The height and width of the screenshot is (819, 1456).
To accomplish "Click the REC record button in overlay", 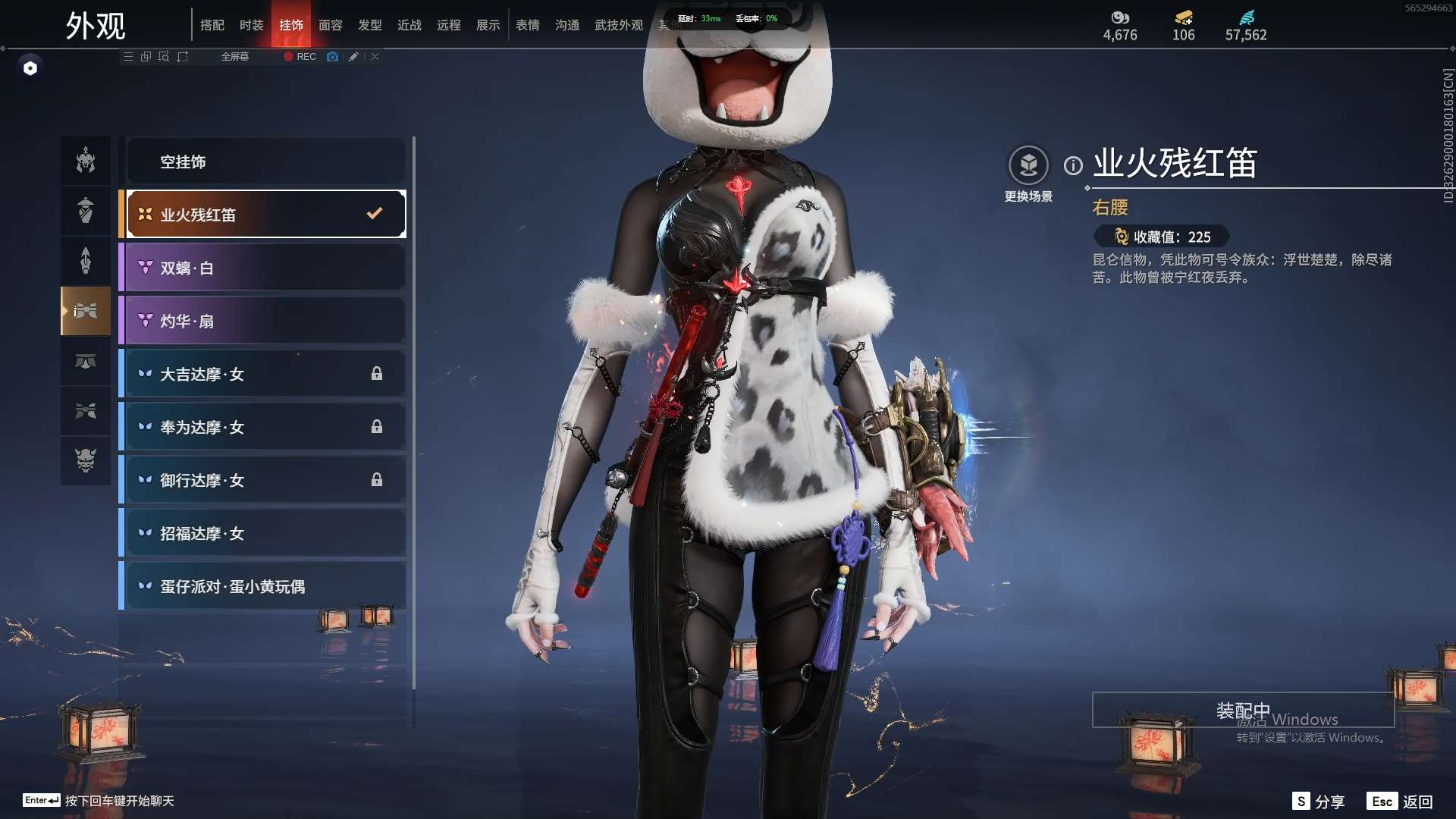I will (x=300, y=57).
